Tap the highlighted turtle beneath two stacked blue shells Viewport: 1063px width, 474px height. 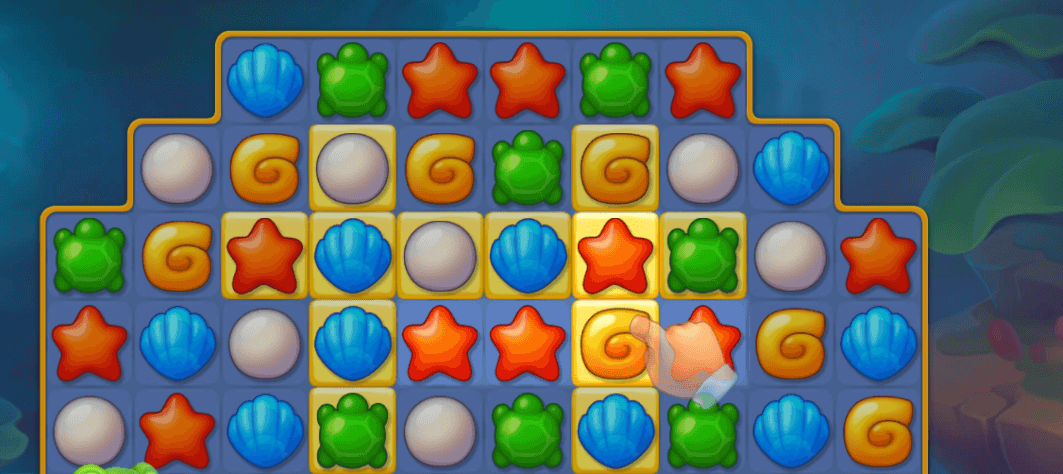[352, 429]
